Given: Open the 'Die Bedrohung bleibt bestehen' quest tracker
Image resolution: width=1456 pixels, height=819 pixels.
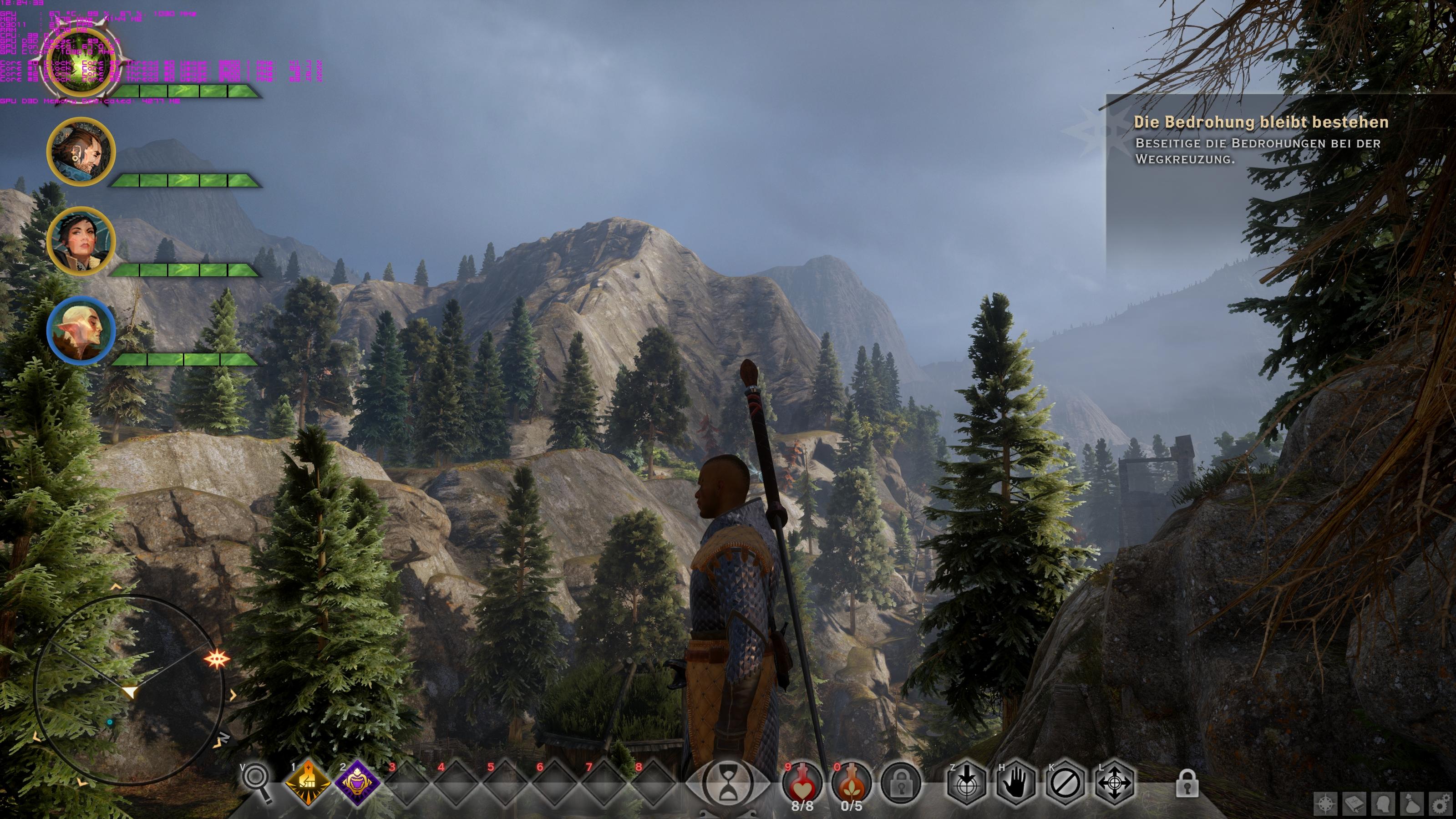Looking at the screenshot, I should [1260, 122].
